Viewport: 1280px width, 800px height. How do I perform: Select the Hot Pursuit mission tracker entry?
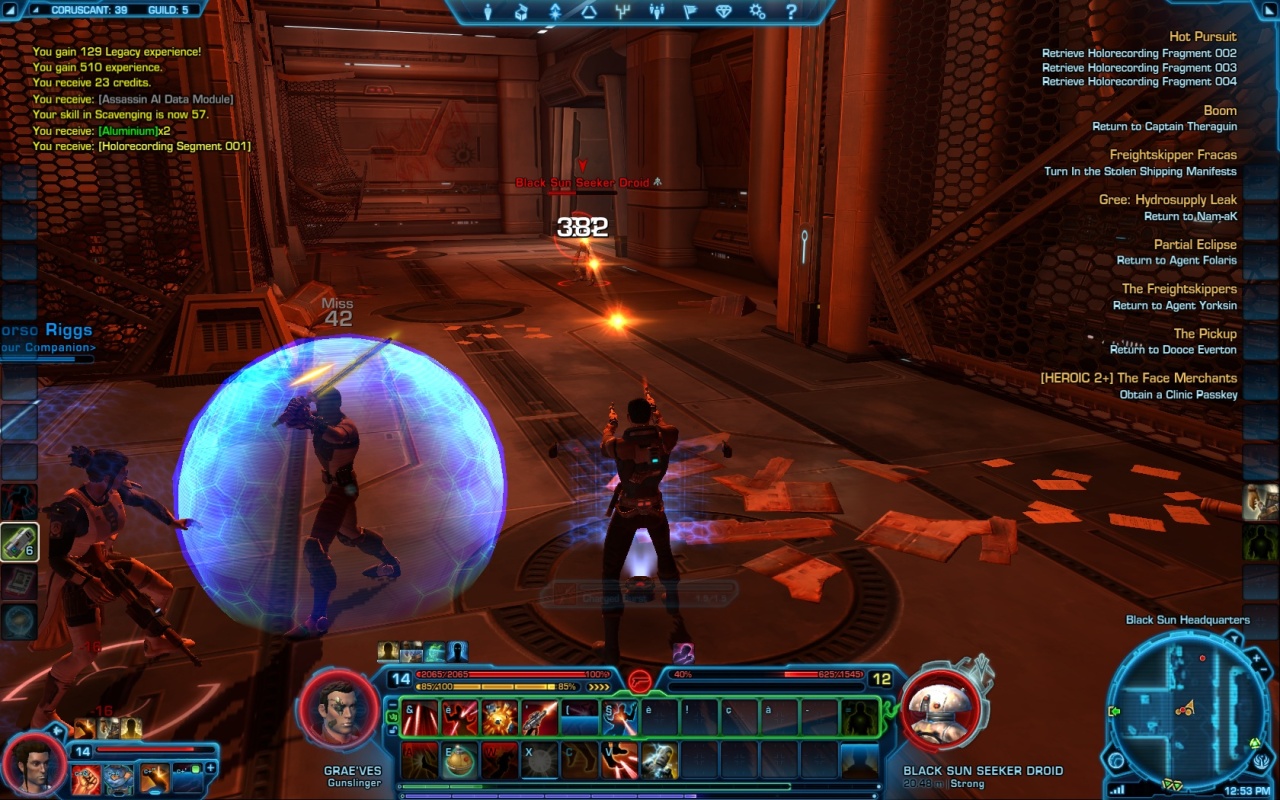1202,37
